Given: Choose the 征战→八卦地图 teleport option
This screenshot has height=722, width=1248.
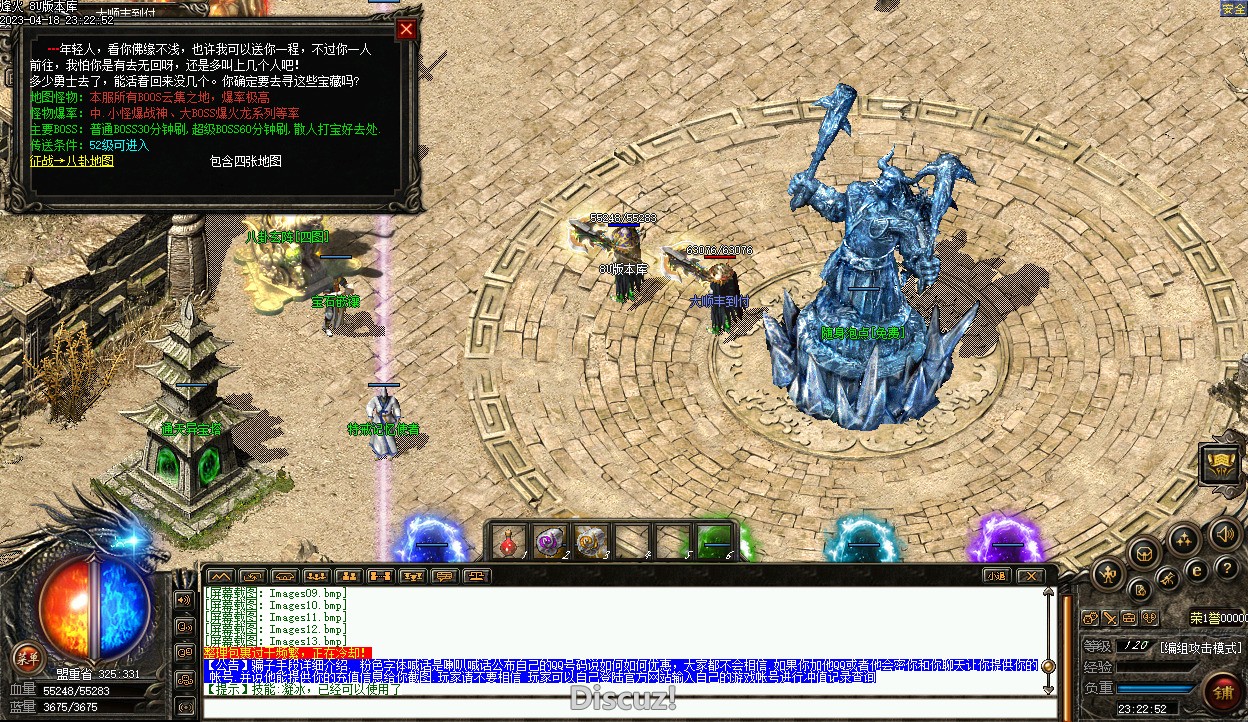Looking at the screenshot, I should click(72, 160).
